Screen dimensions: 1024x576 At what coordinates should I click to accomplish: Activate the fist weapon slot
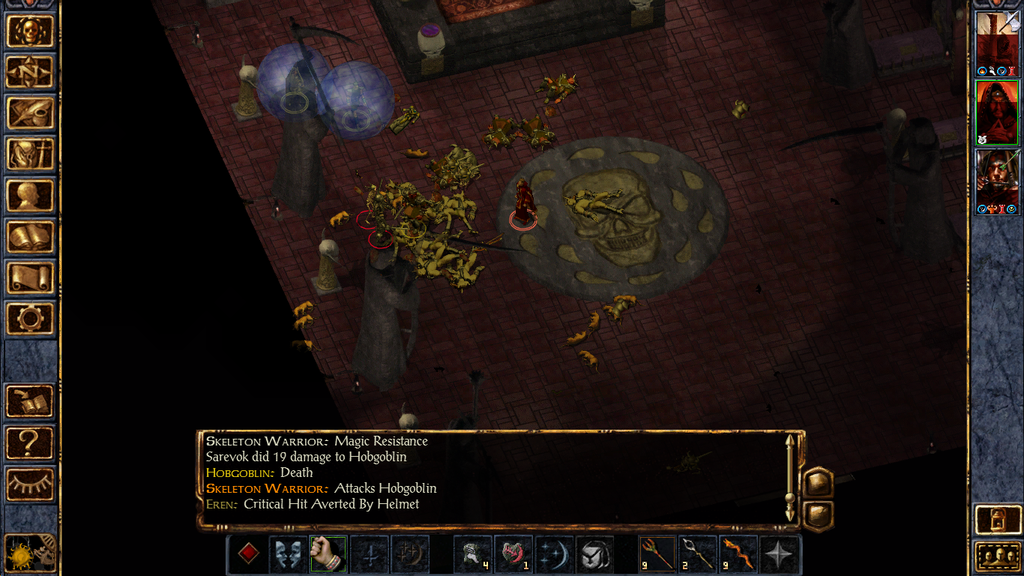(x=326, y=553)
